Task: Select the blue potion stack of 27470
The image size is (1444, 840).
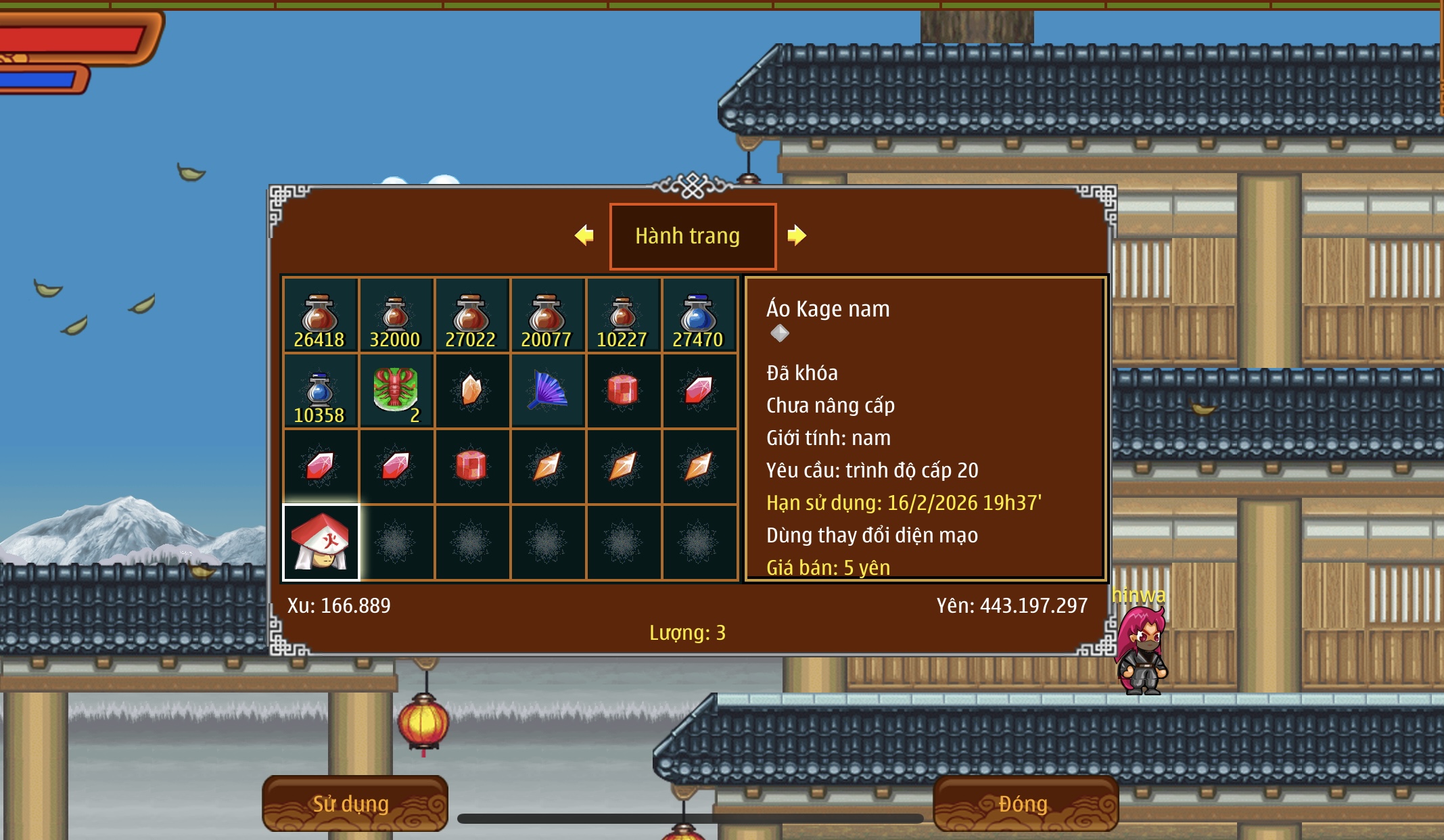Action: point(699,315)
